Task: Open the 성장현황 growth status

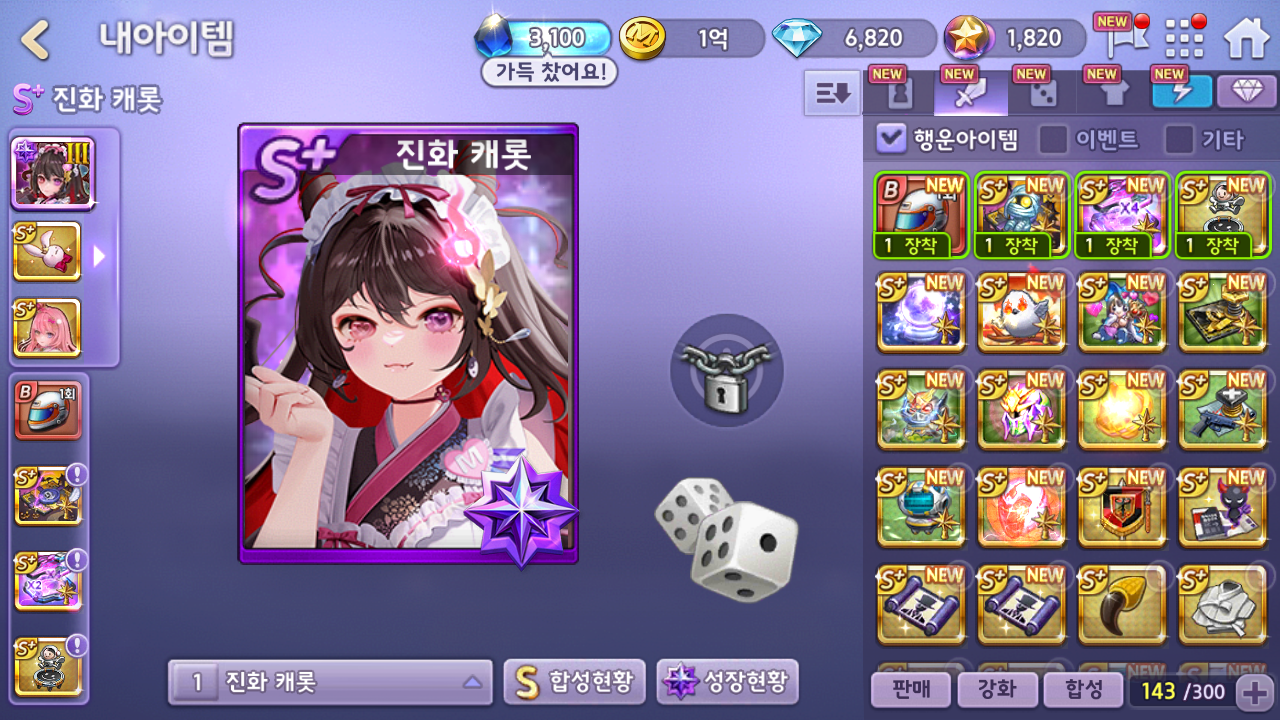Action: pyautogui.click(x=727, y=682)
